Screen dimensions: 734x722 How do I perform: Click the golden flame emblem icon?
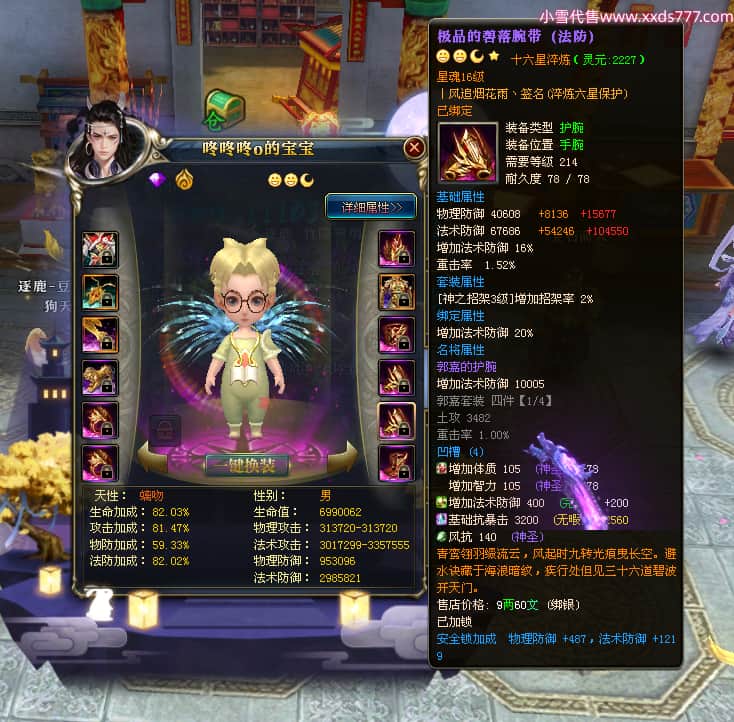[184, 180]
